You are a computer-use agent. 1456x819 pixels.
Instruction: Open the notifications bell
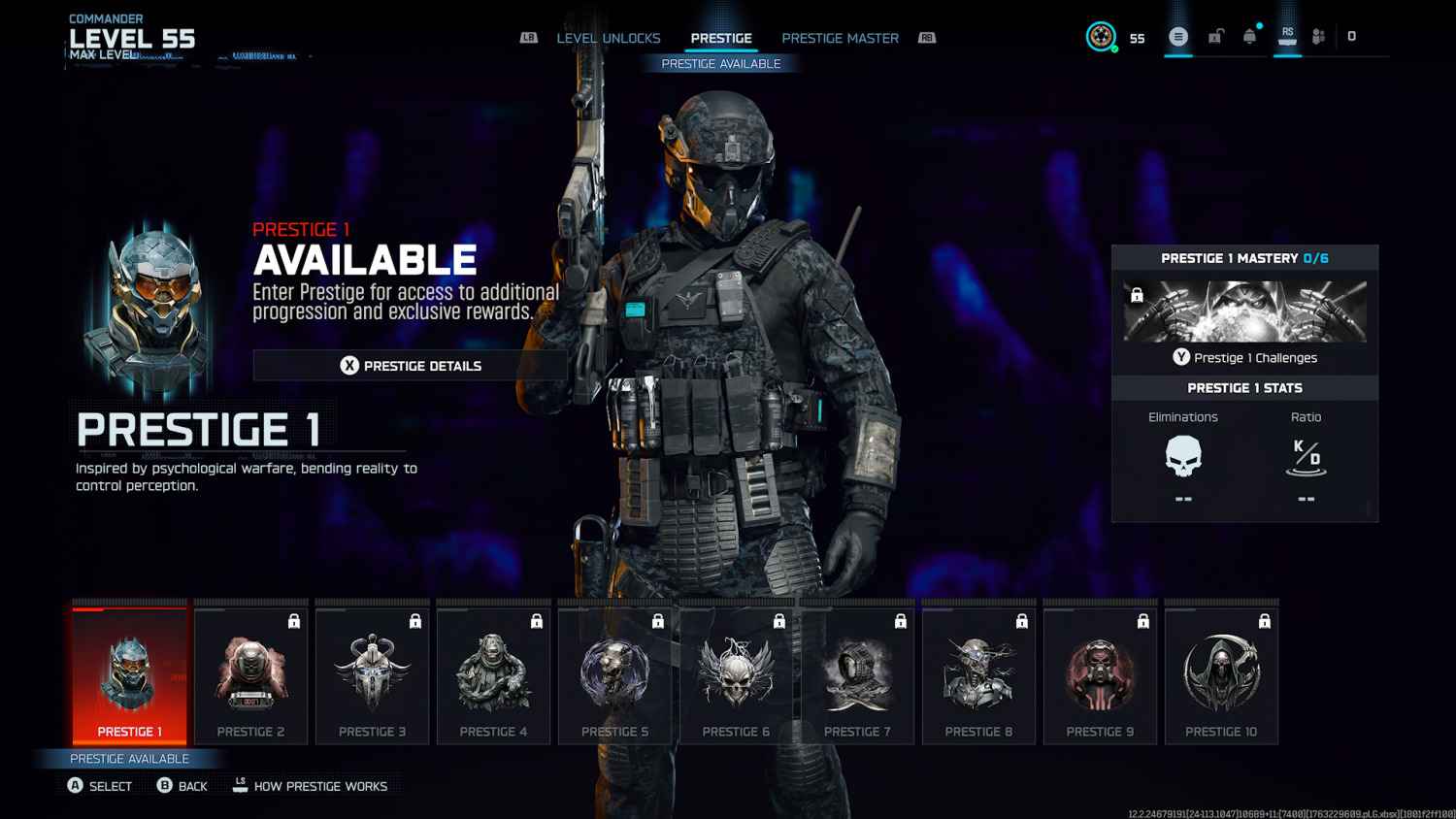pyautogui.click(x=1250, y=37)
